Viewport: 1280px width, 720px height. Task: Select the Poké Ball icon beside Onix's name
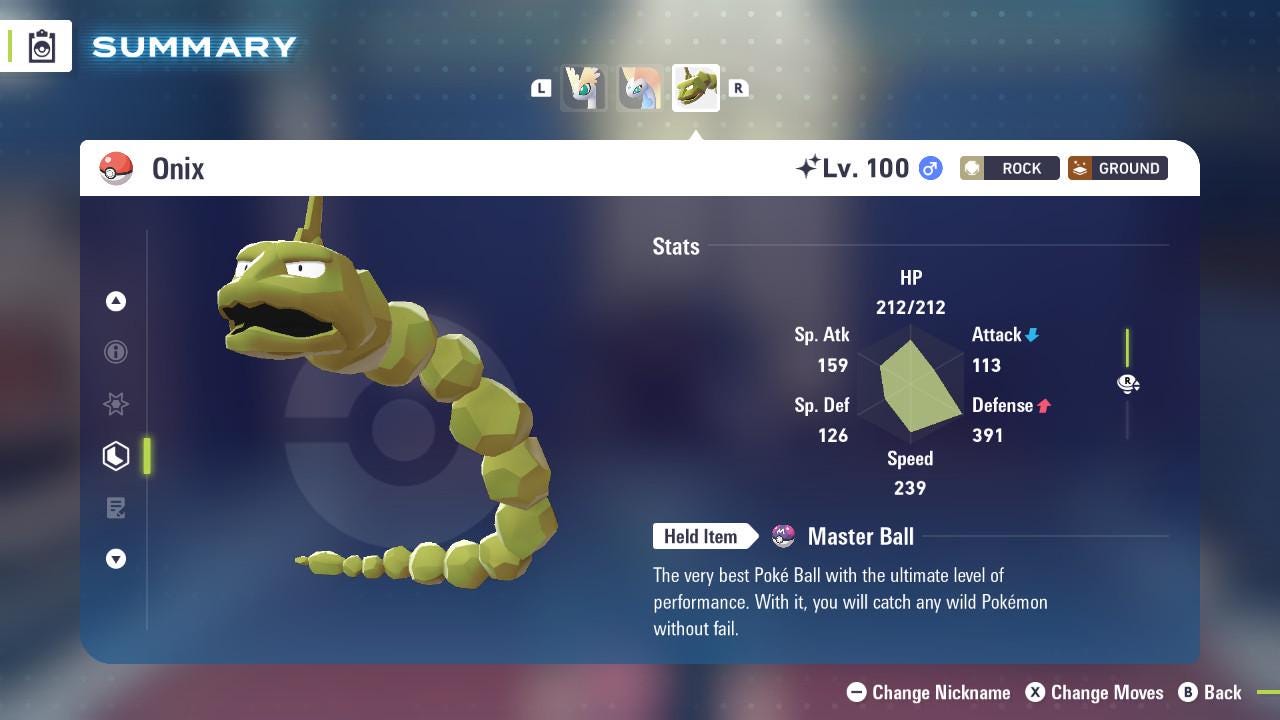point(116,168)
